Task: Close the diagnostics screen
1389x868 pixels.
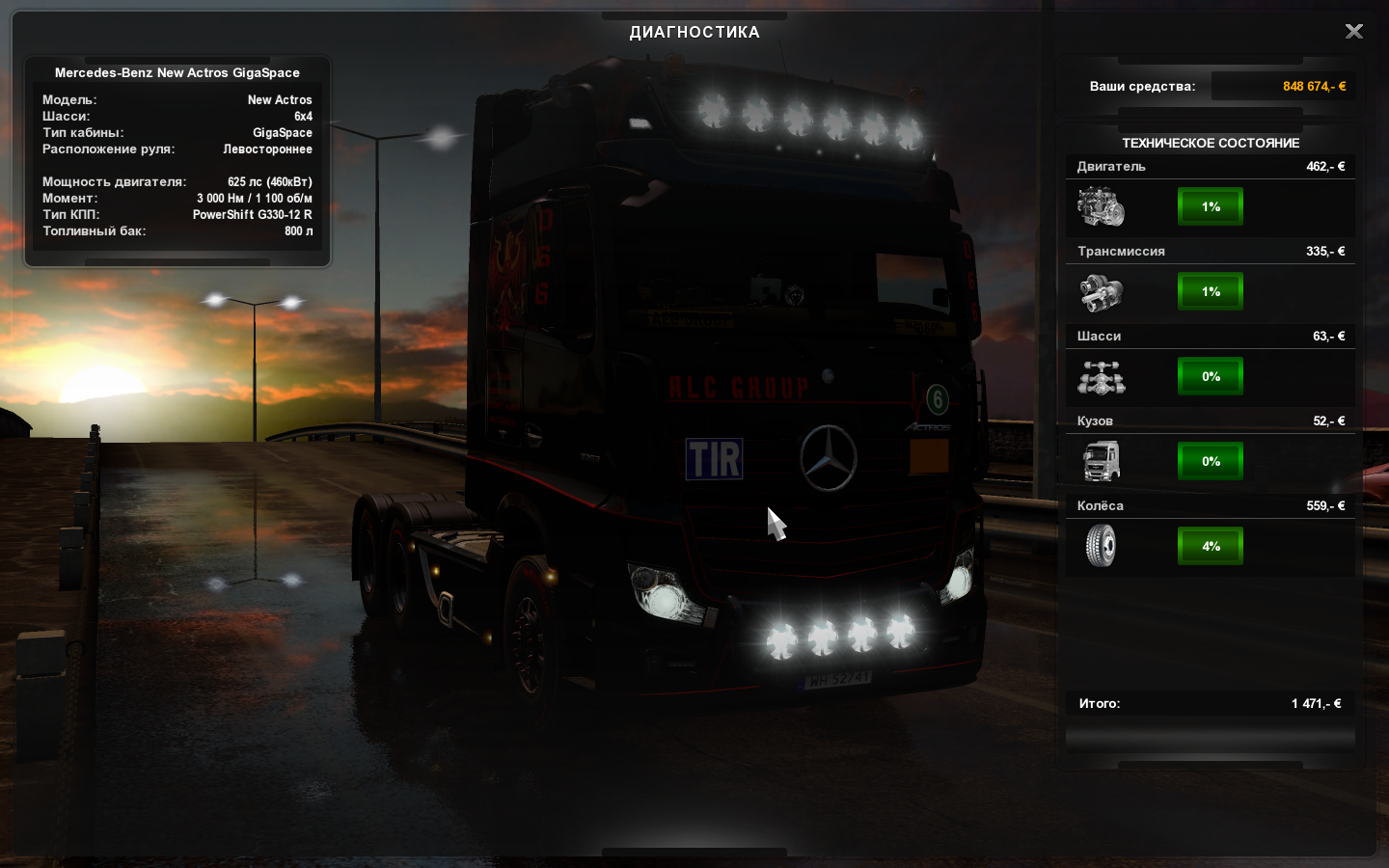Action: pos(1354,32)
